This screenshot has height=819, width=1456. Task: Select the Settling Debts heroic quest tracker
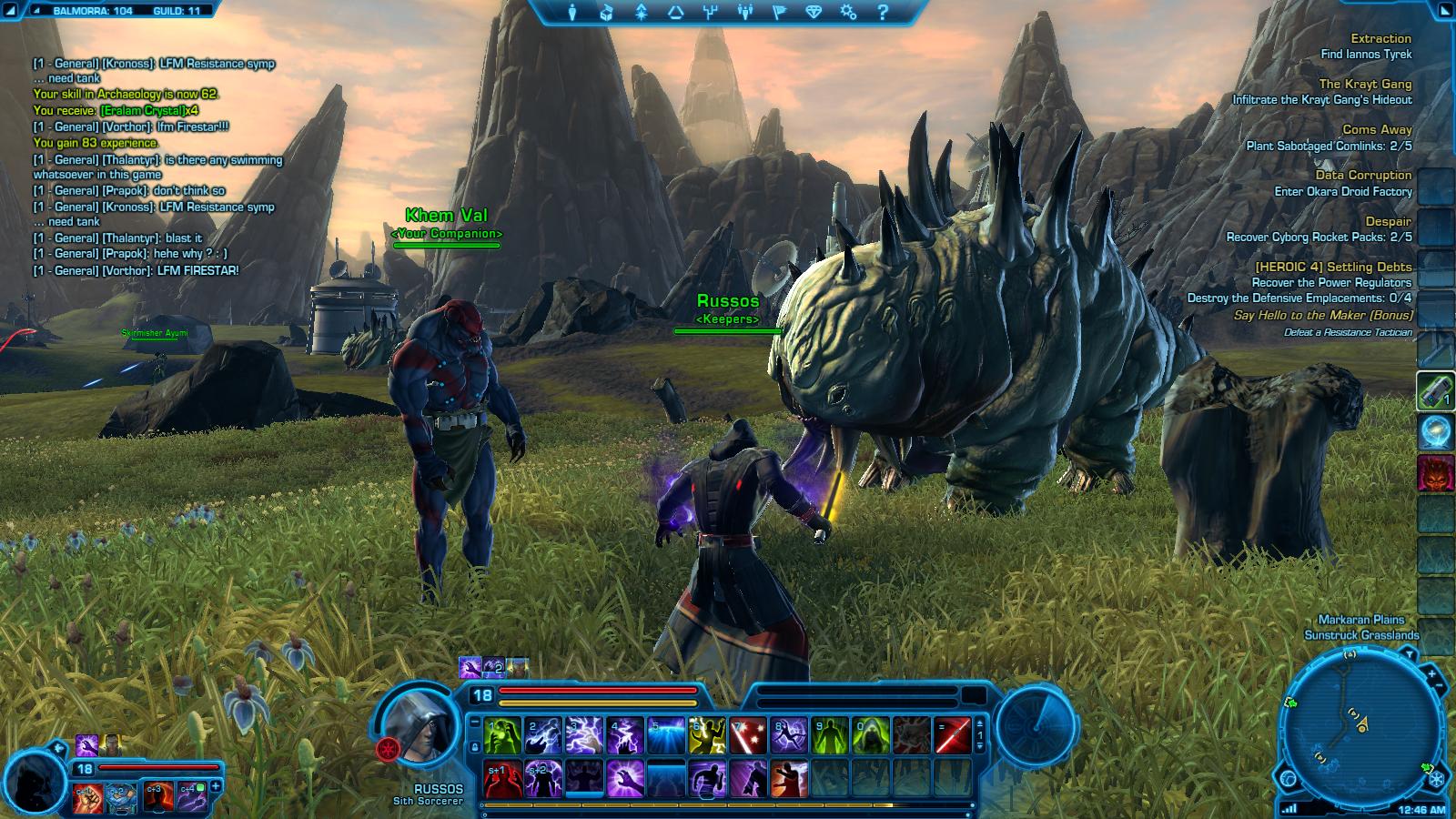pyautogui.click(x=1332, y=267)
